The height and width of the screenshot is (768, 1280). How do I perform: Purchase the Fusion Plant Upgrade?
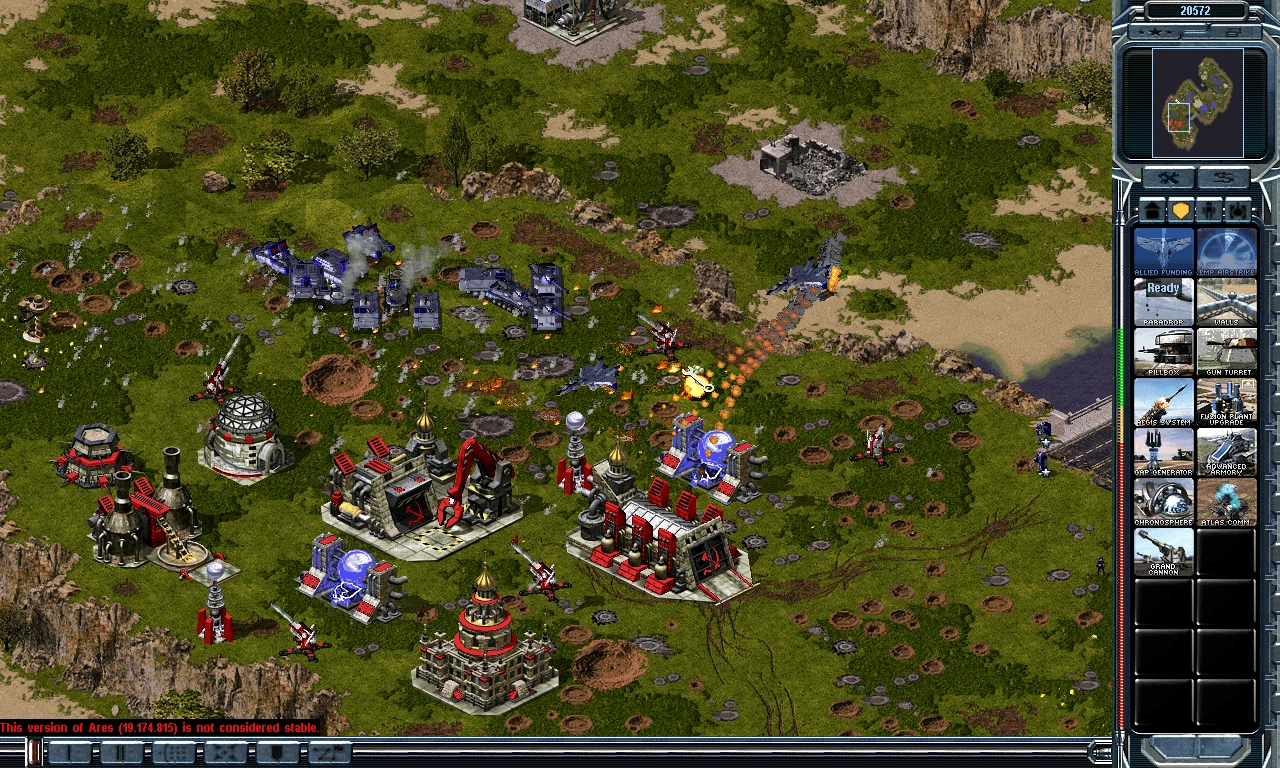(1226, 402)
